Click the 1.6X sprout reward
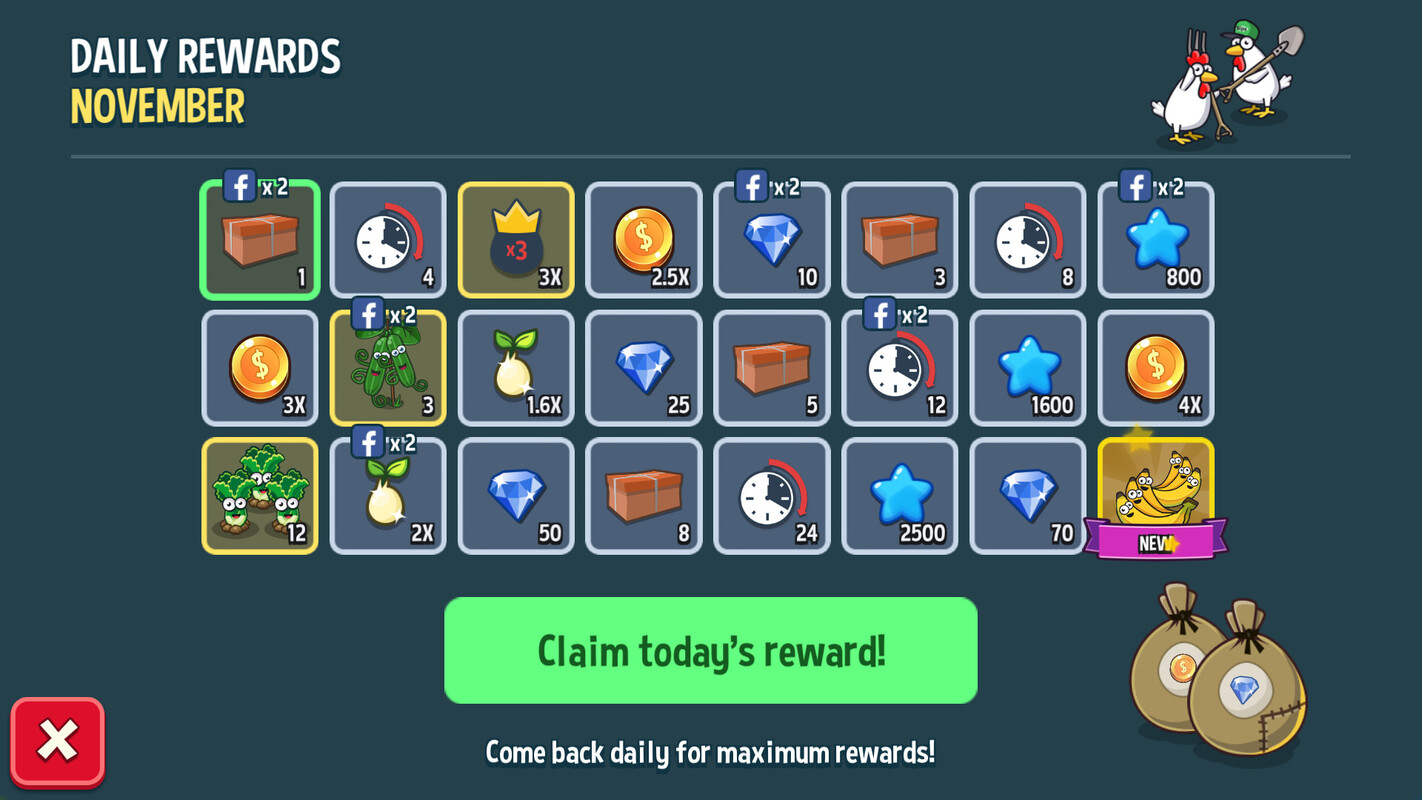This screenshot has width=1422, height=800. point(515,368)
